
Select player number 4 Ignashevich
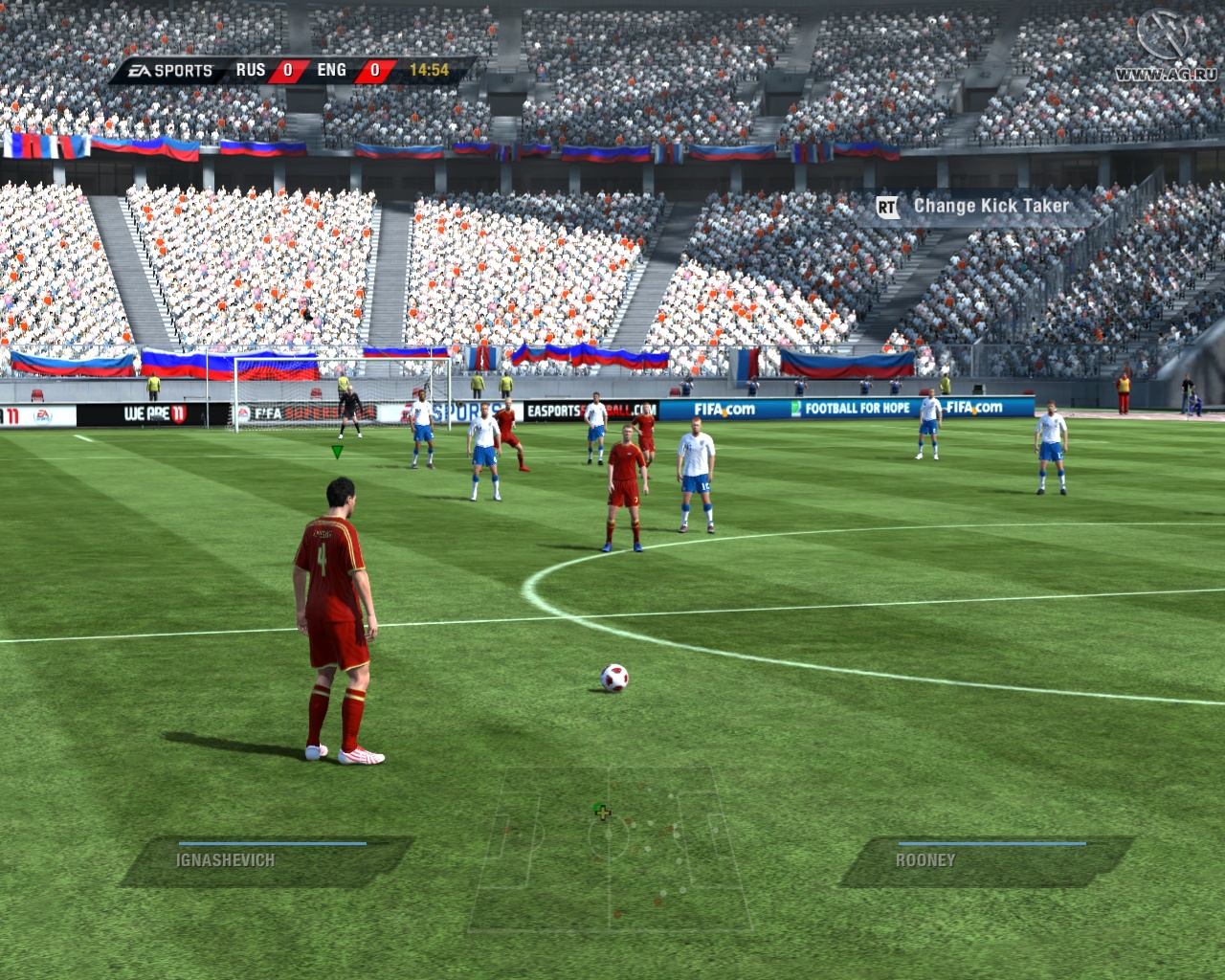click(x=337, y=612)
